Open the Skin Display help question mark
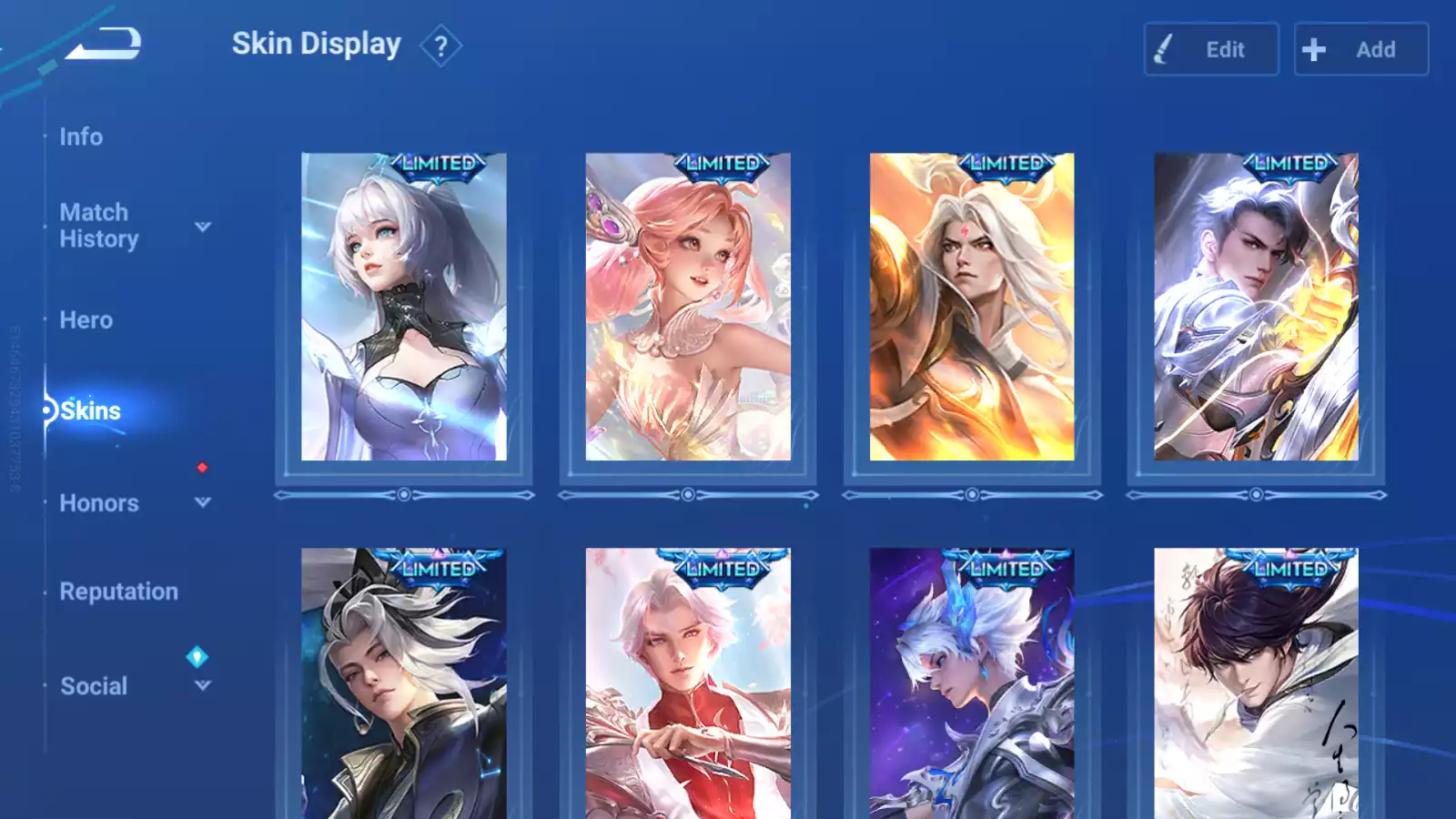Image resolution: width=1456 pixels, height=819 pixels. tap(440, 45)
